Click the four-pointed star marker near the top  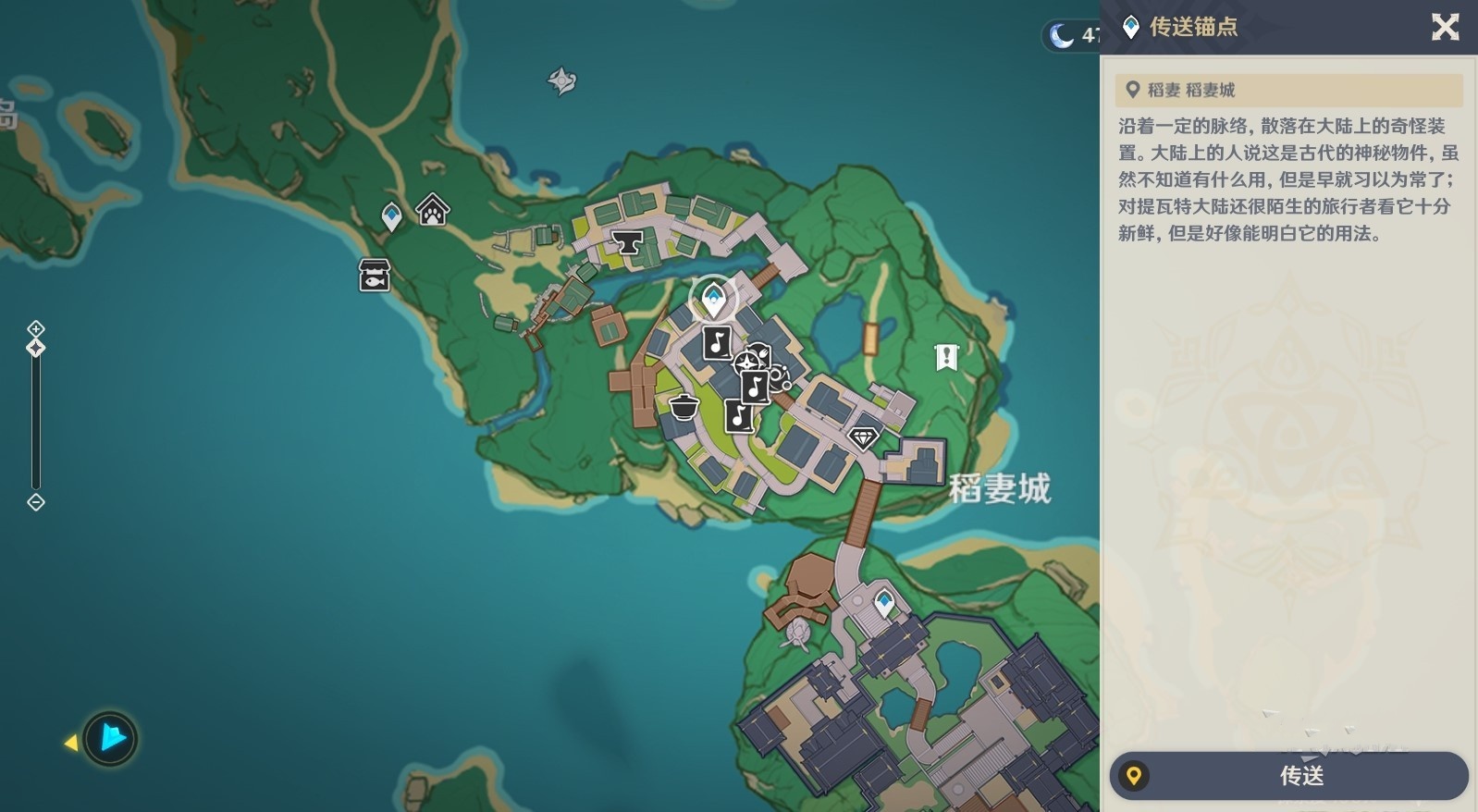(562, 80)
